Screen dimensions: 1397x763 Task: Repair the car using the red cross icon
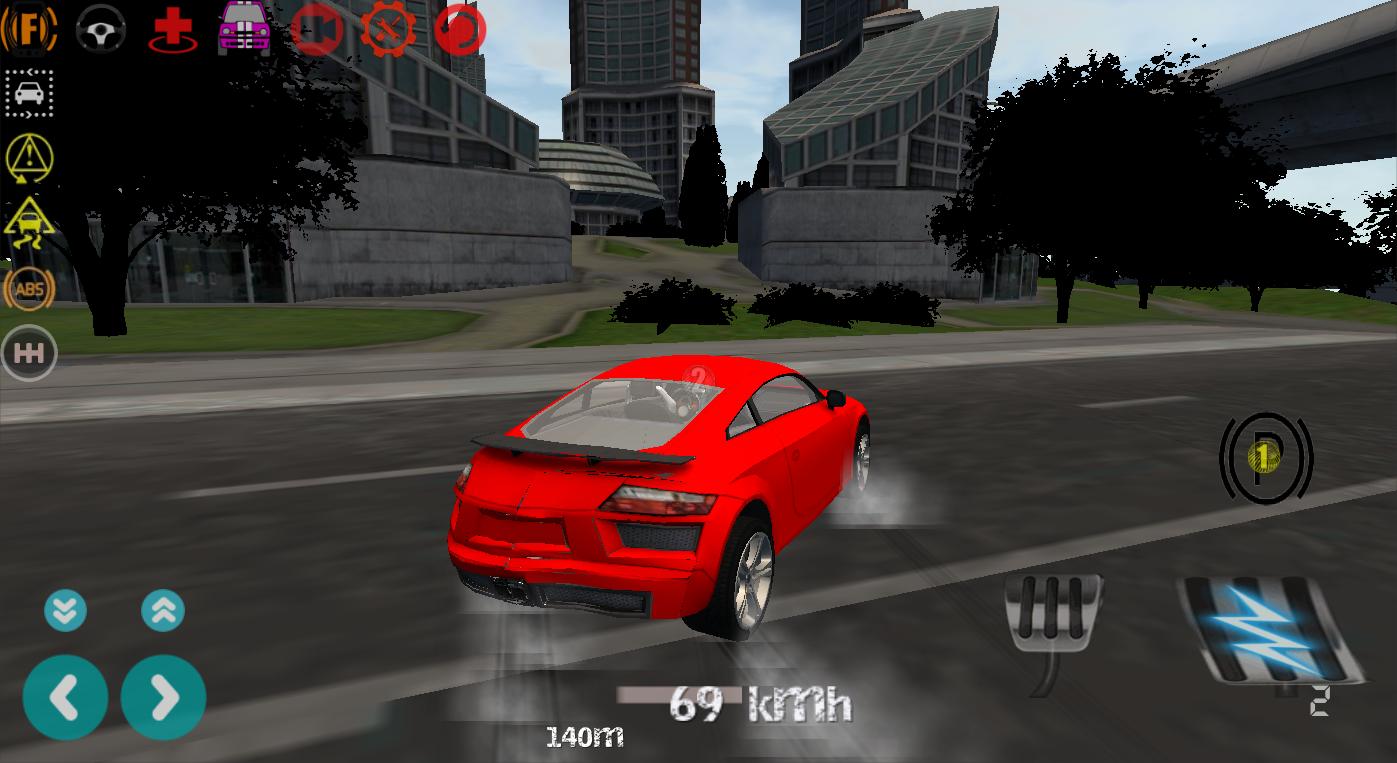[170, 29]
